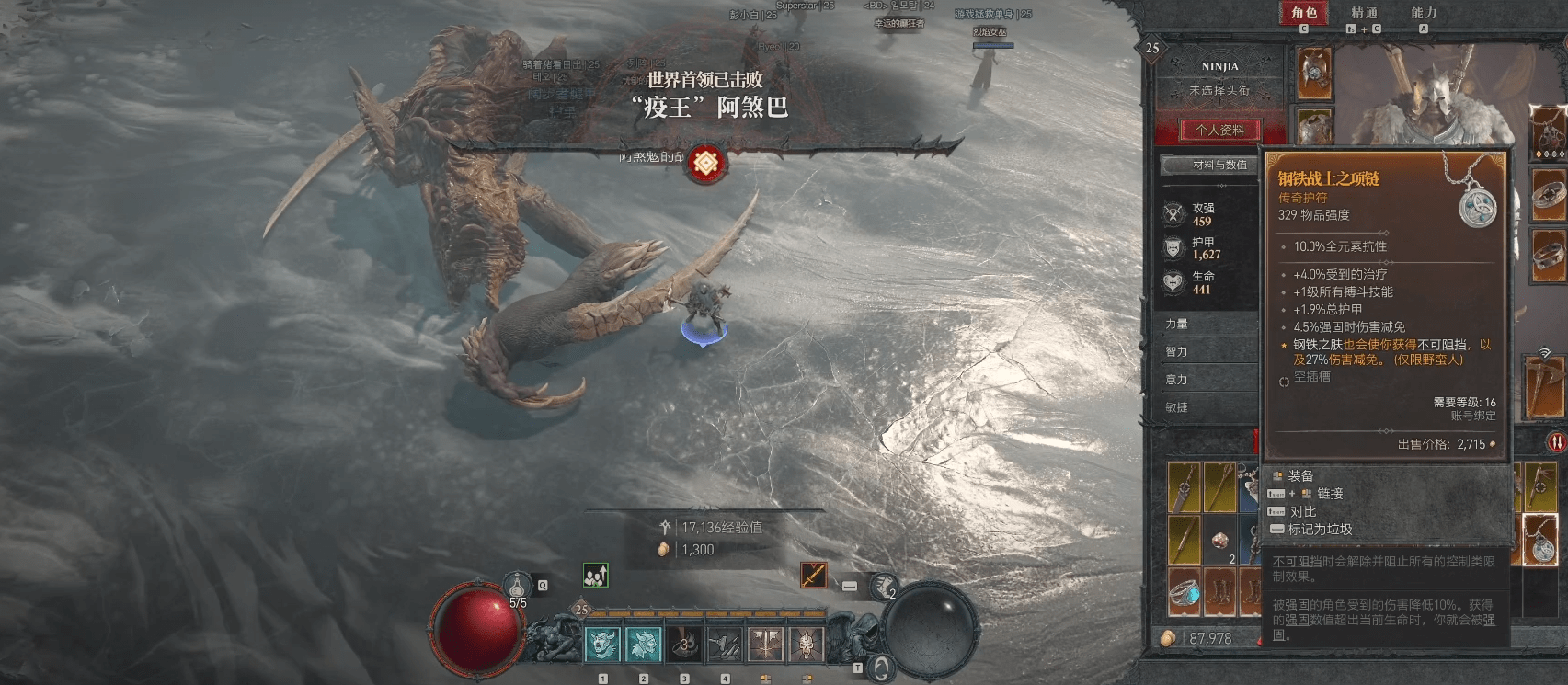
Task: Pick the blue-gem ring in the inventory
Action: [1185, 593]
